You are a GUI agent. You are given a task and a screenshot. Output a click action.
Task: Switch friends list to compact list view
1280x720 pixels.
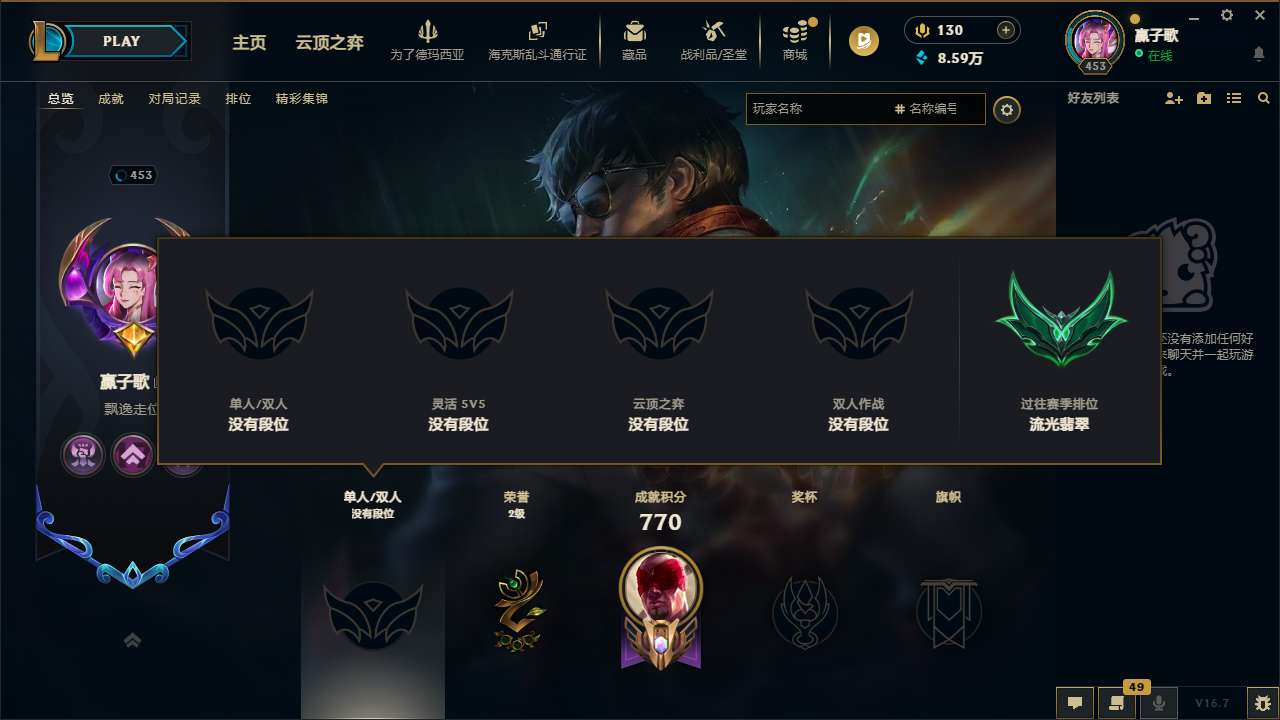coord(1234,98)
